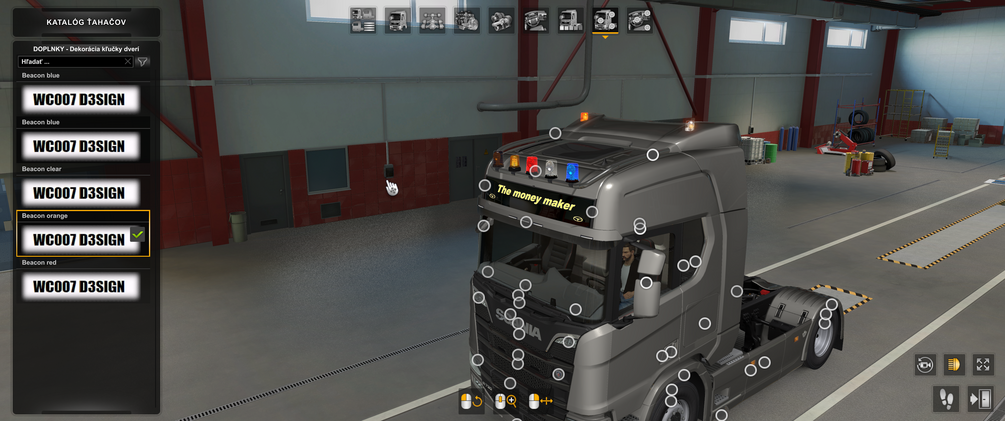Screen dimensions: 1005x421
Task: Switch to the paint job category
Action: tap(570, 20)
